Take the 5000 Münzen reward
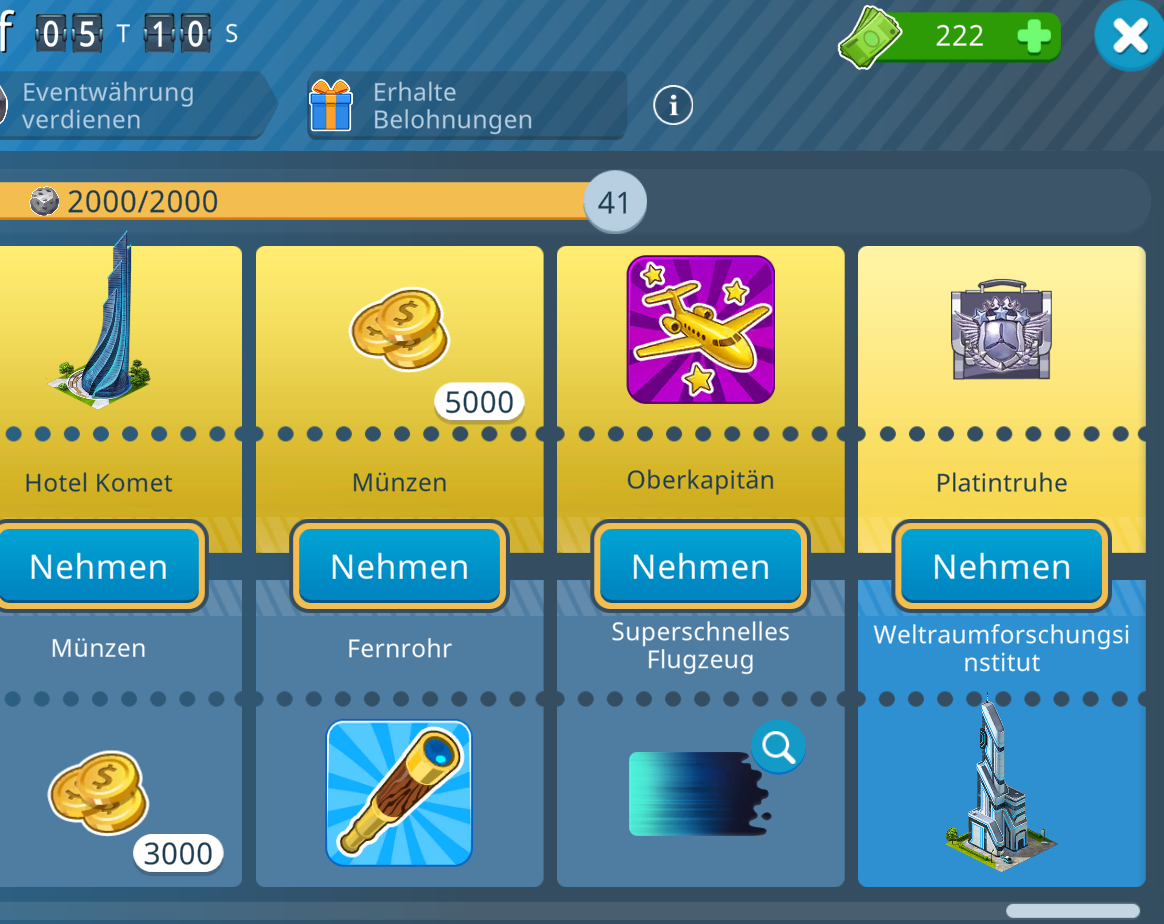 click(400, 566)
